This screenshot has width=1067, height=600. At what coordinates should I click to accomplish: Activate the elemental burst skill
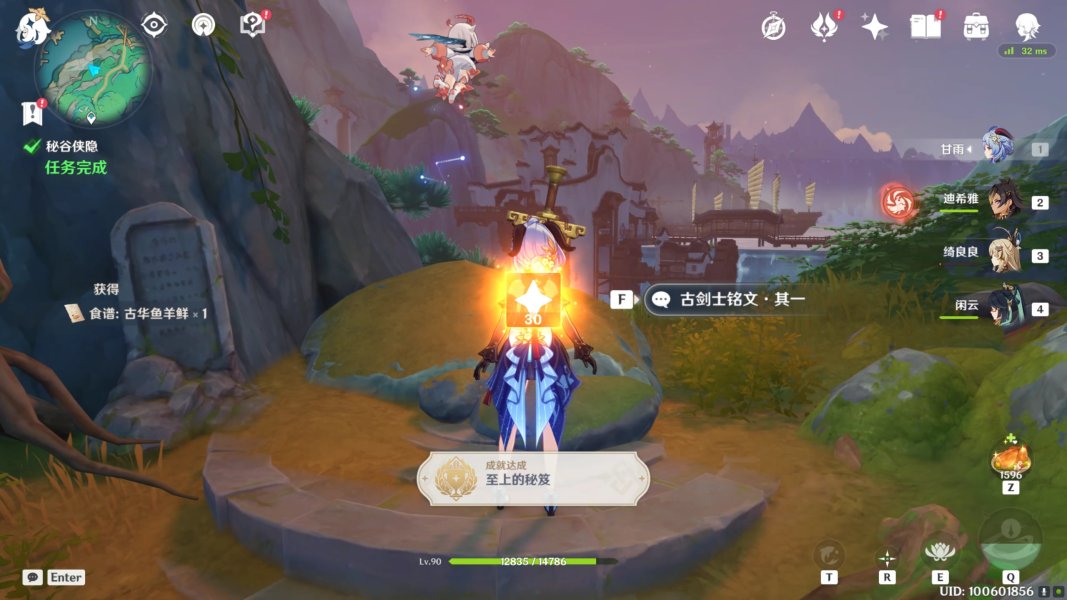1010,542
